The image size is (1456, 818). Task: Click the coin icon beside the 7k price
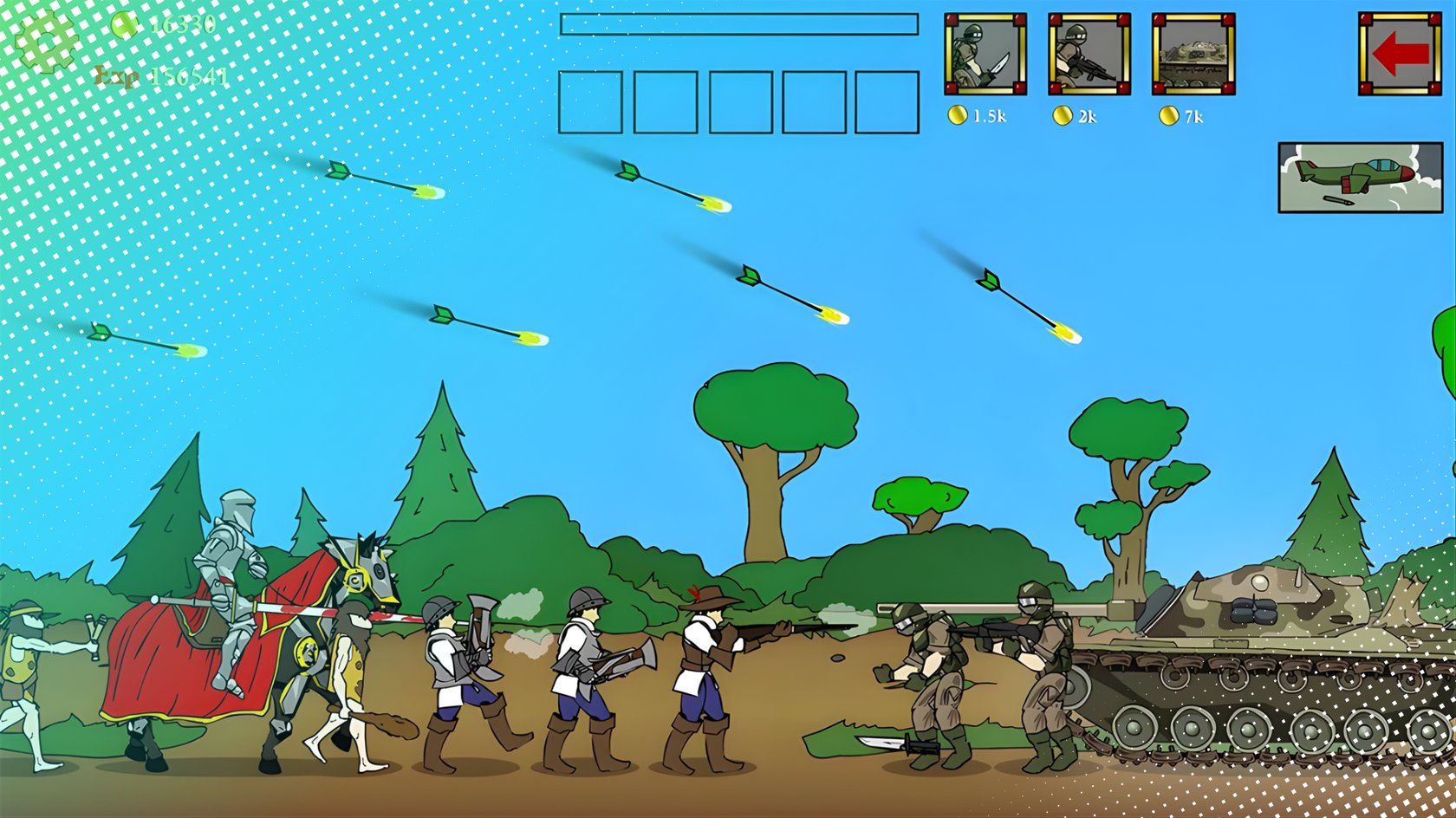[x=1167, y=114]
